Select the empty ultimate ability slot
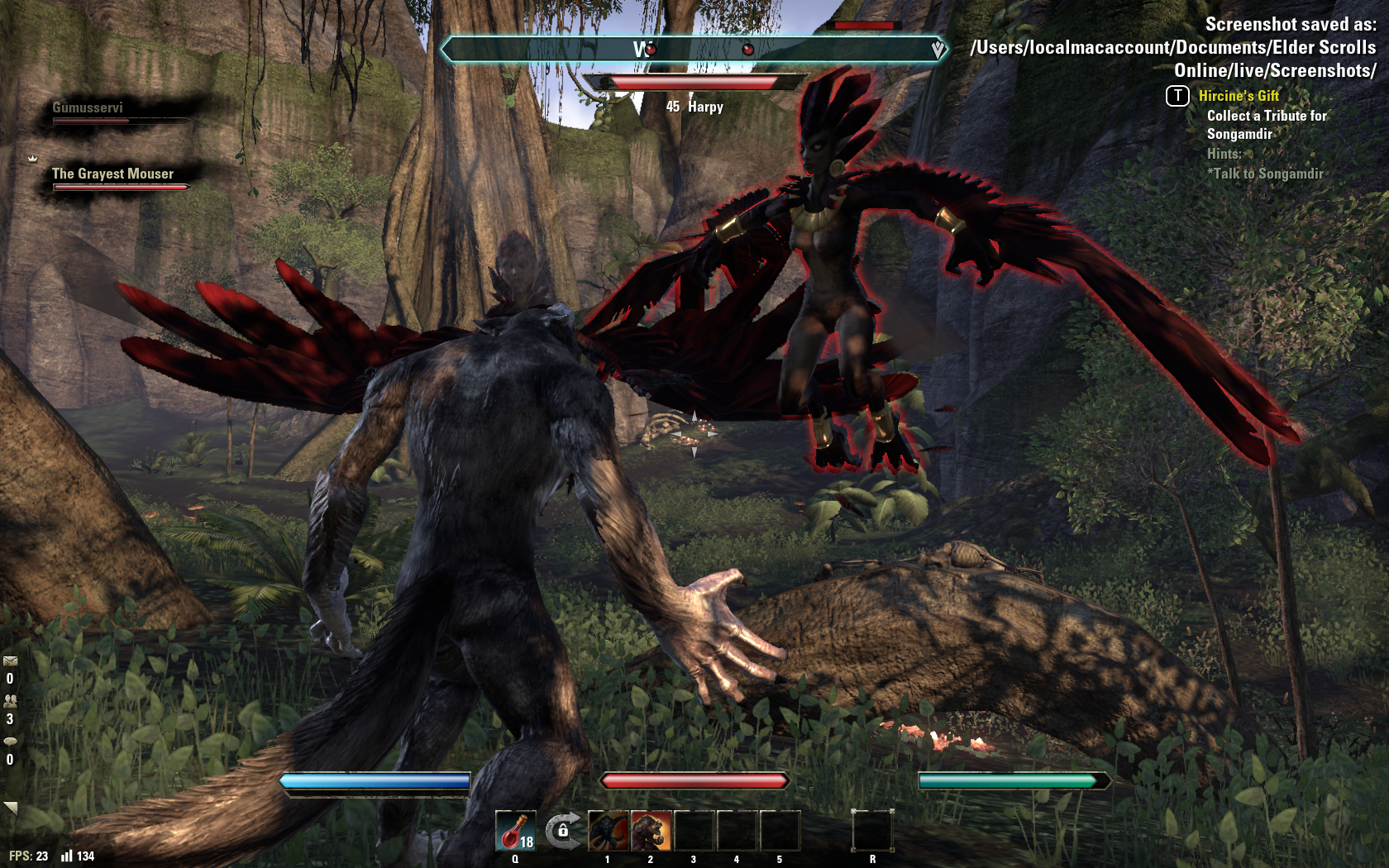 tap(872, 831)
